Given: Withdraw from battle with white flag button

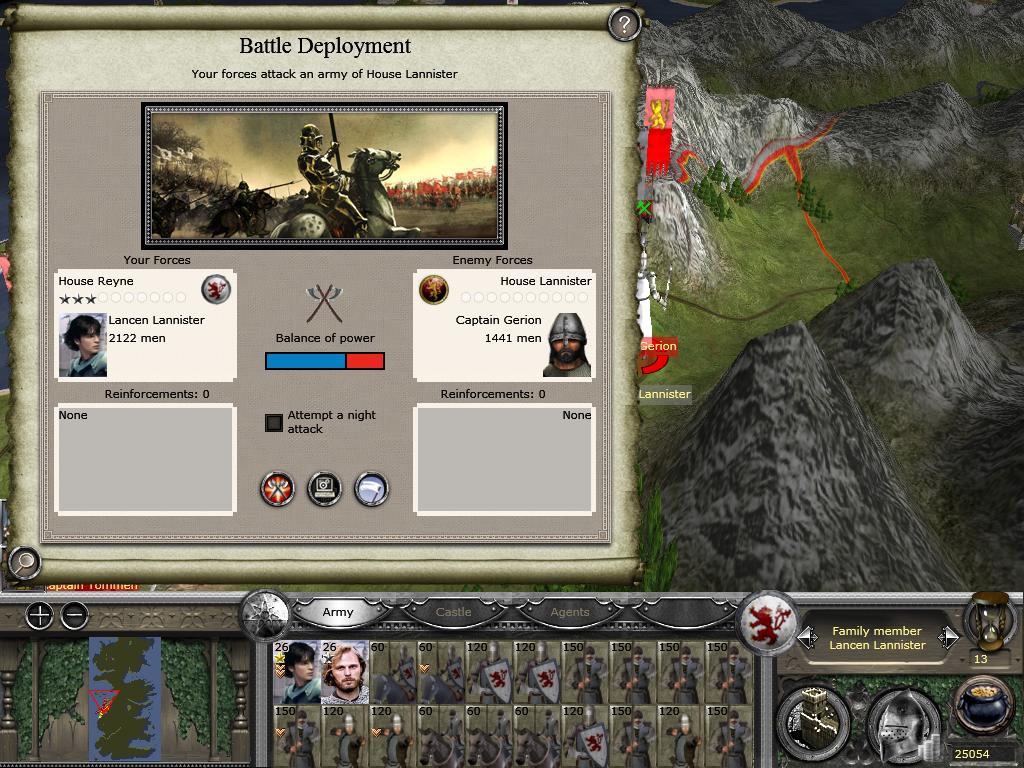Looking at the screenshot, I should pyautogui.click(x=371, y=489).
